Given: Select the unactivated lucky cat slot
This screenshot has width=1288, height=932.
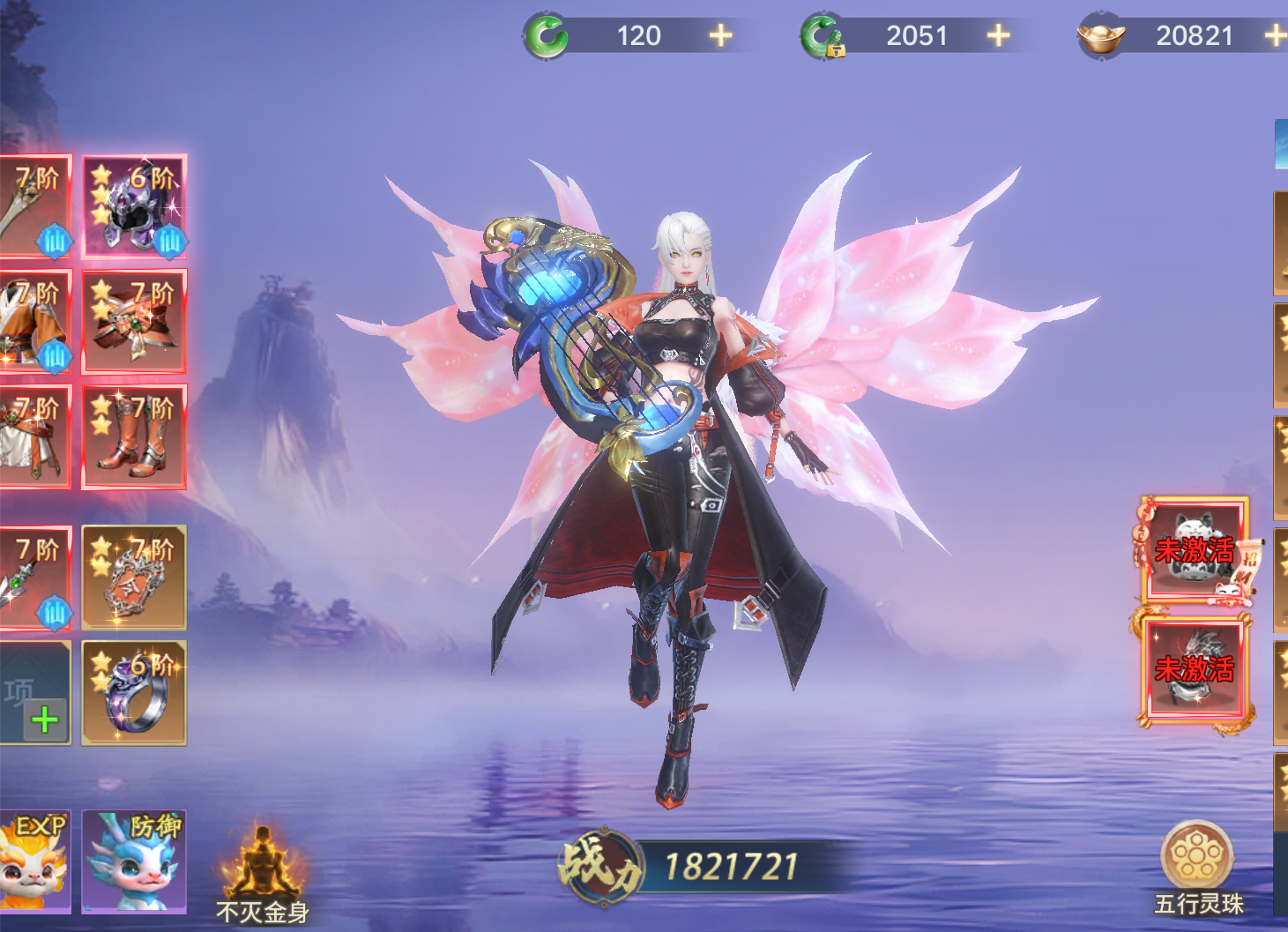Looking at the screenshot, I should click(1195, 551).
